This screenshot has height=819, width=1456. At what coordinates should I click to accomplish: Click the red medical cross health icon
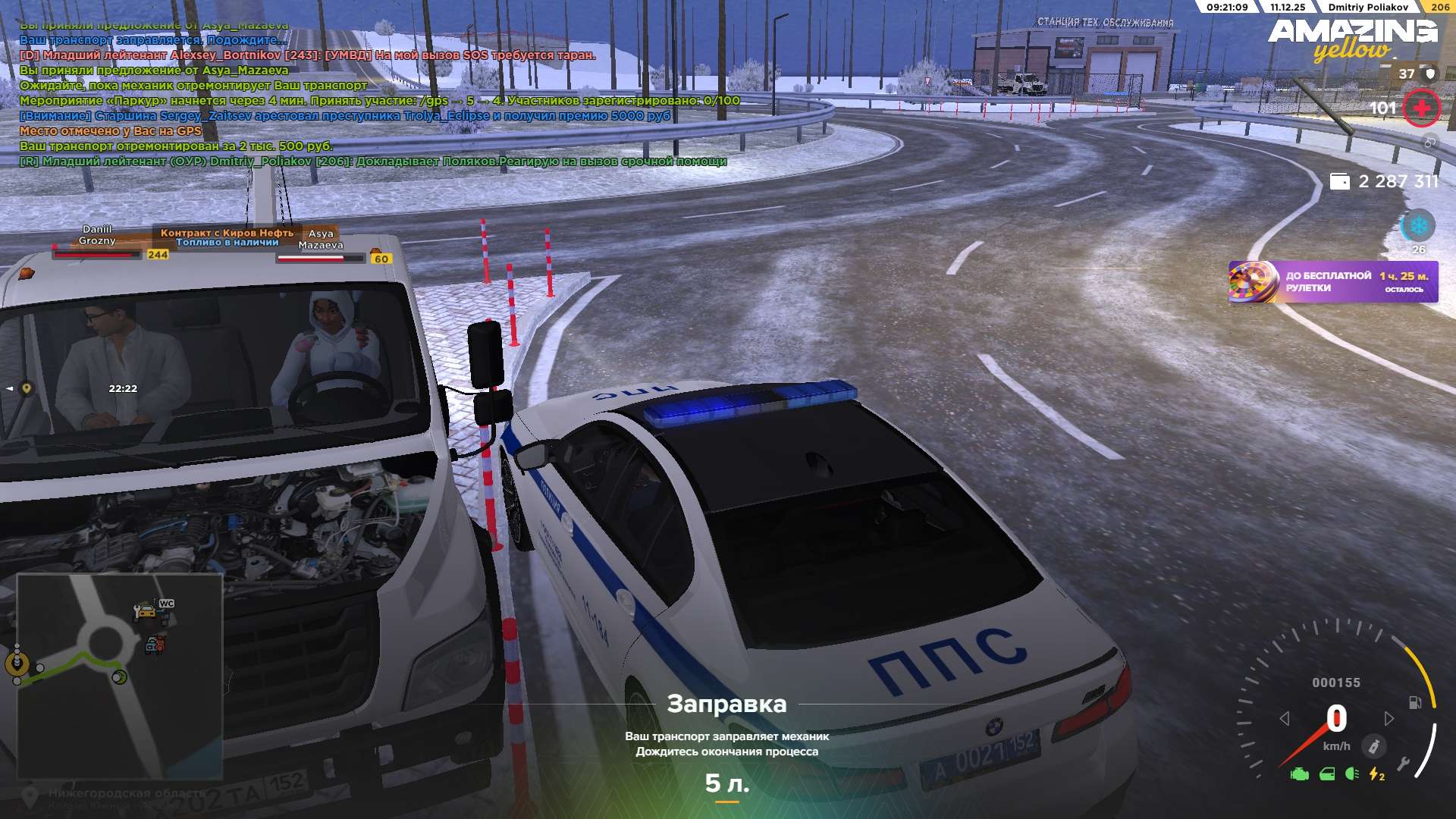click(1421, 108)
